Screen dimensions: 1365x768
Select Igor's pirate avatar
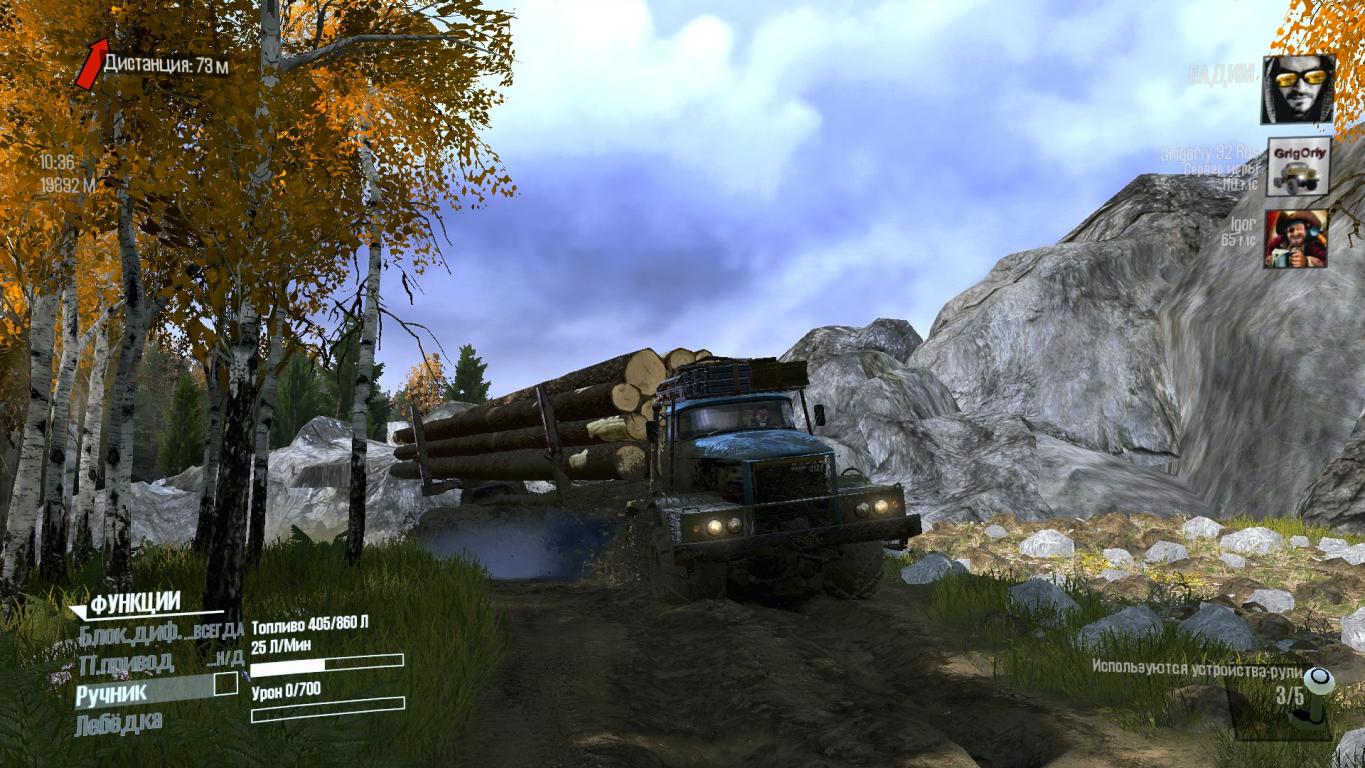(1296, 238)
